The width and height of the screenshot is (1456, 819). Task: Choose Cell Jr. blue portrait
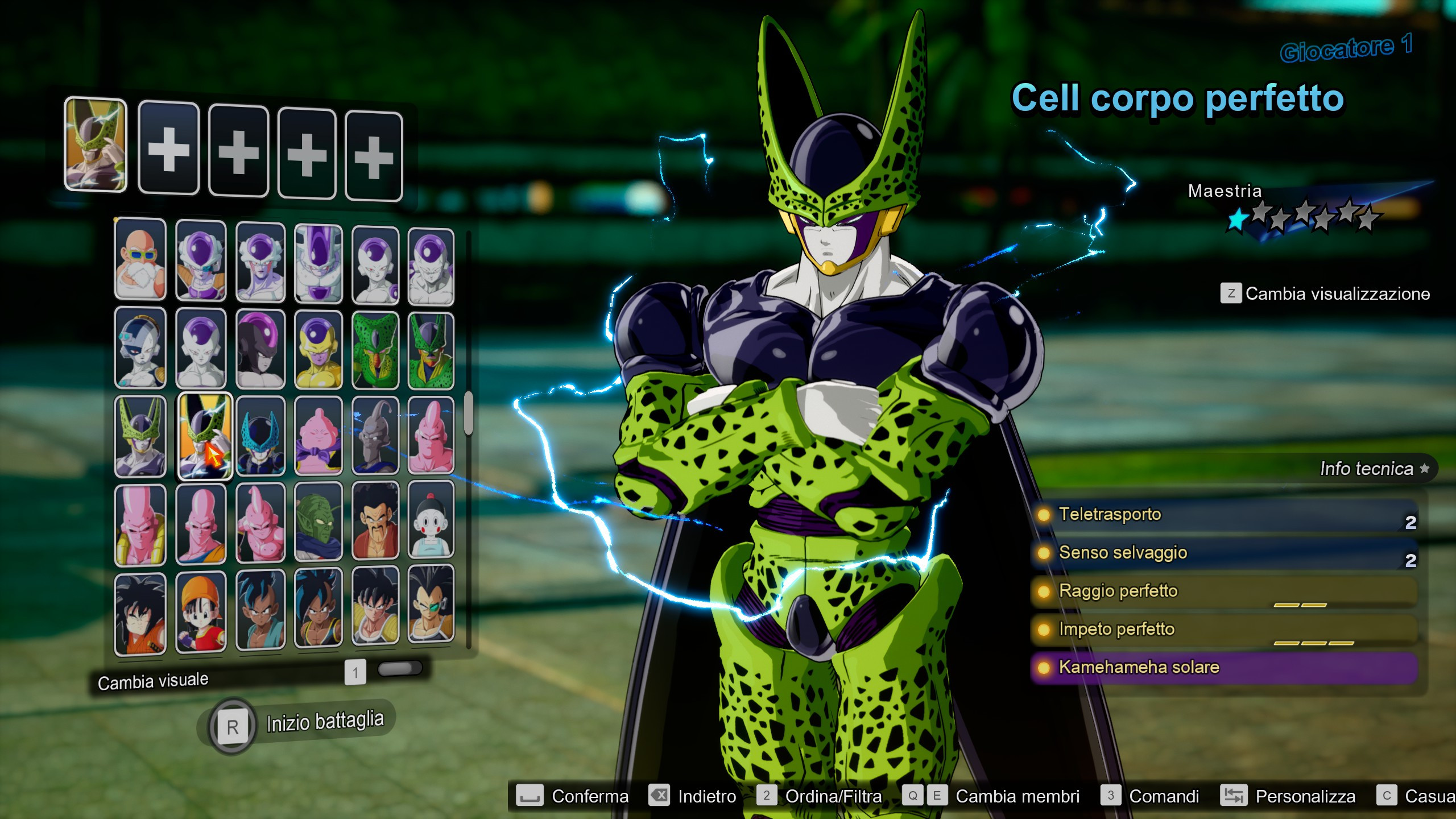[x=260, y=436]
